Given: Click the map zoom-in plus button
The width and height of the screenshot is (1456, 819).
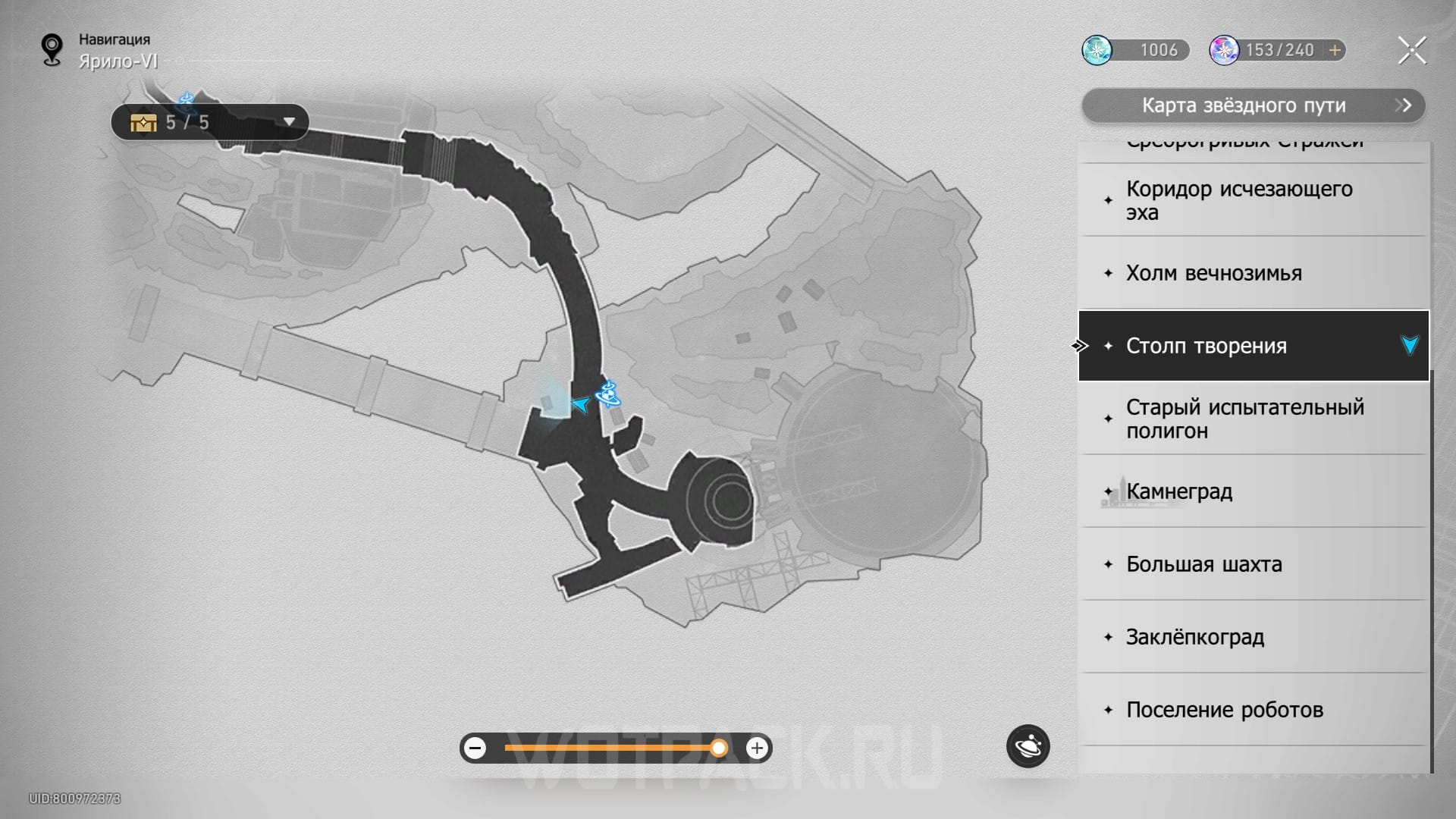Looking at the screenshot, I should click(x=757, y=748).
